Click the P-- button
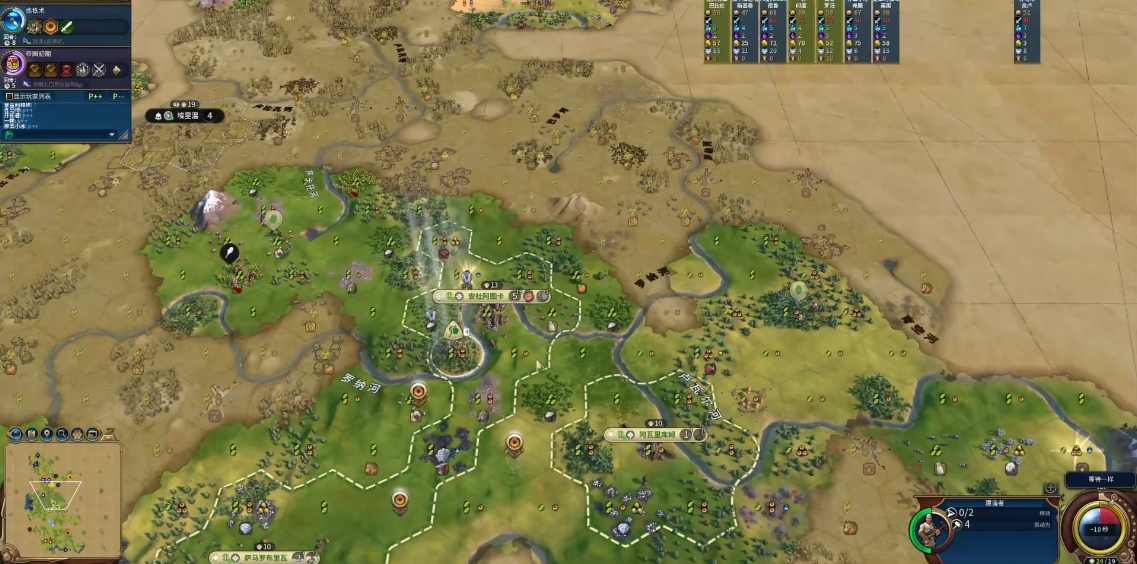The height and width of the screenshot is (564, 1137). pos(118,96)
